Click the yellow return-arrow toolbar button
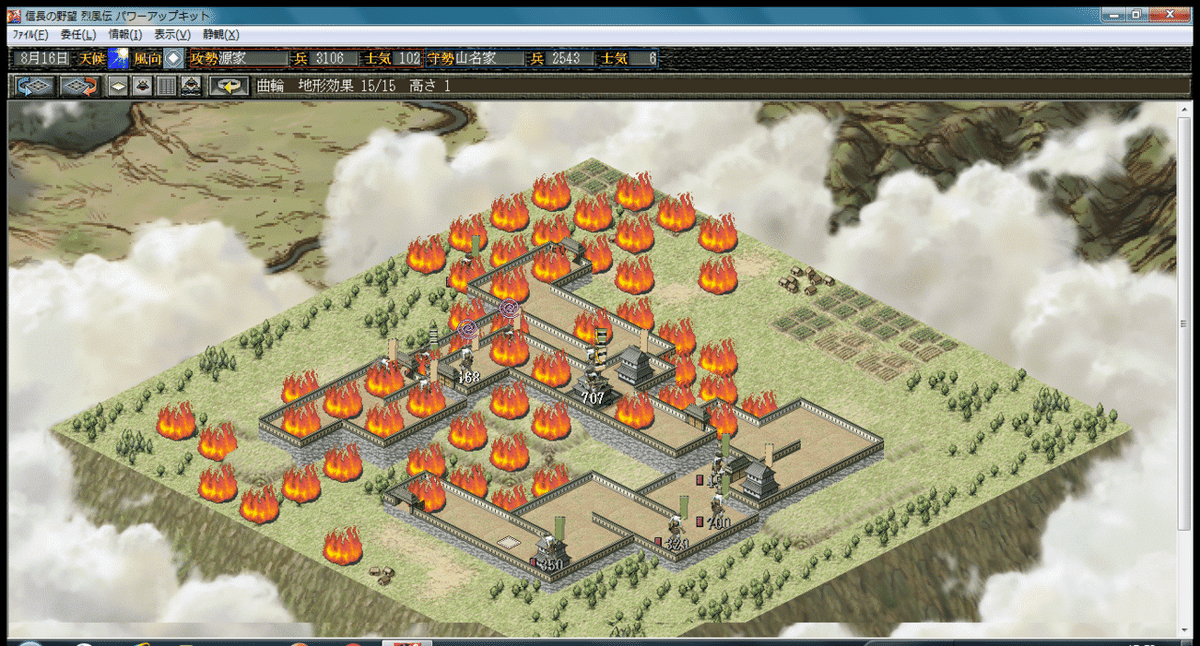Screen dimensions: 1200x646 click(x=229, y=86)
